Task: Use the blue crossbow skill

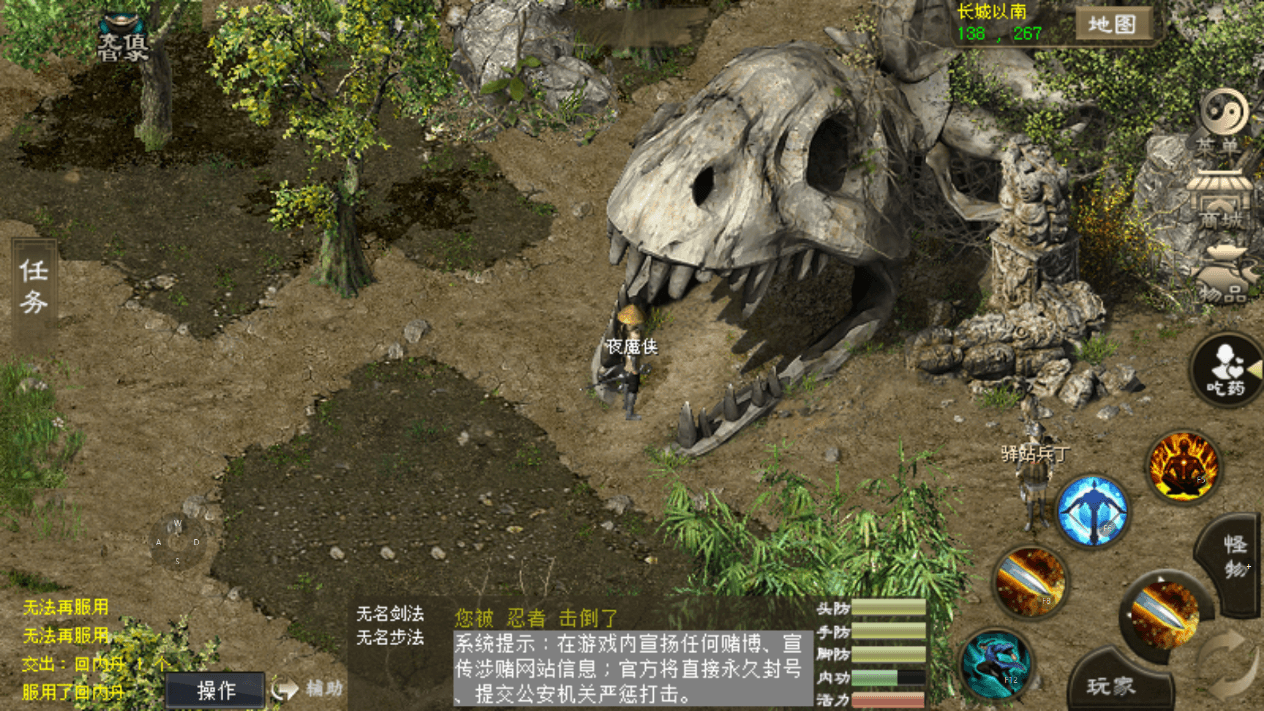Action: pyautogui.click(x=1092, y=511)
